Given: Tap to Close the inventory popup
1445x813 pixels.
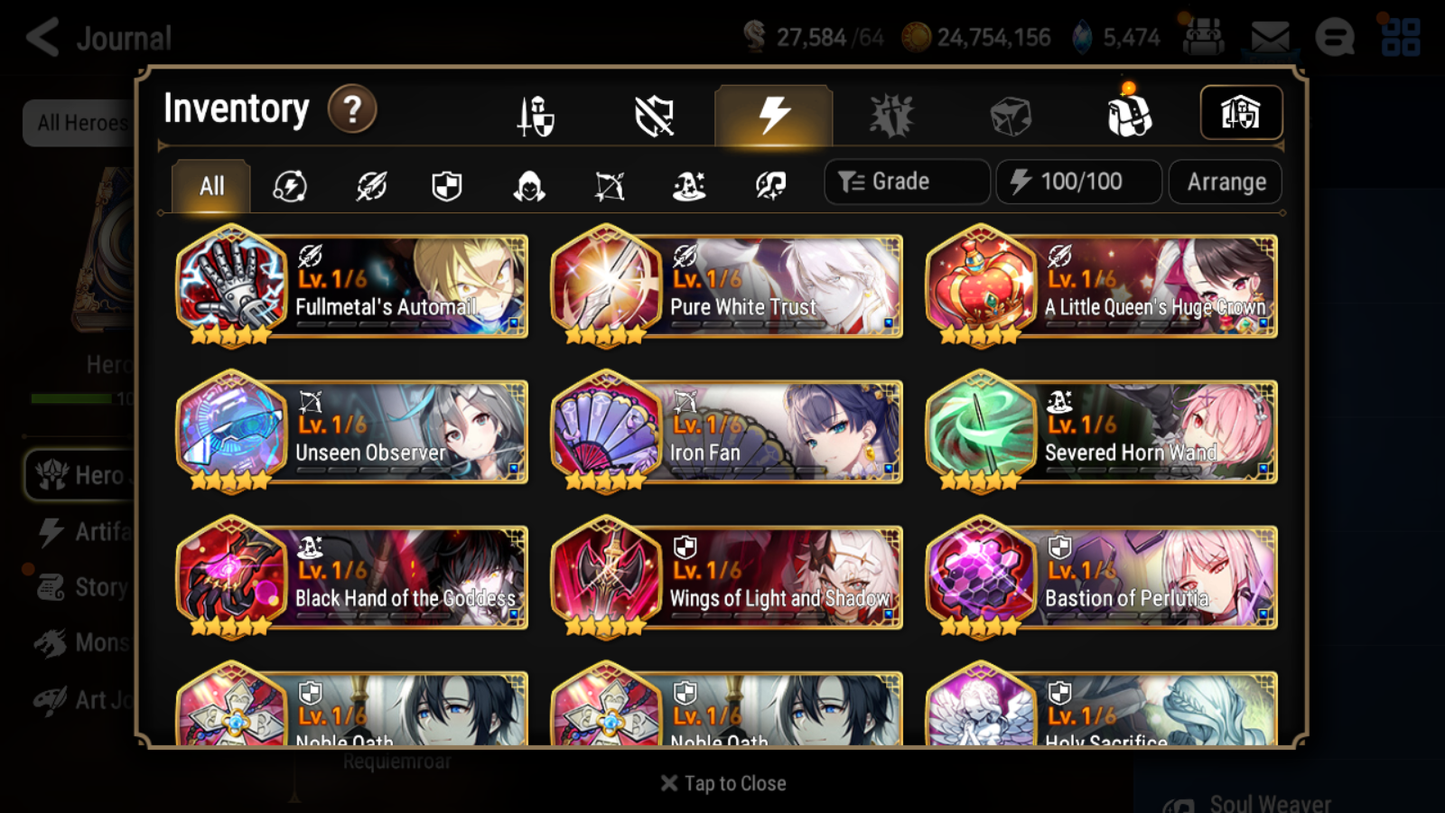Looking at the screenshot, I should 722,783.
